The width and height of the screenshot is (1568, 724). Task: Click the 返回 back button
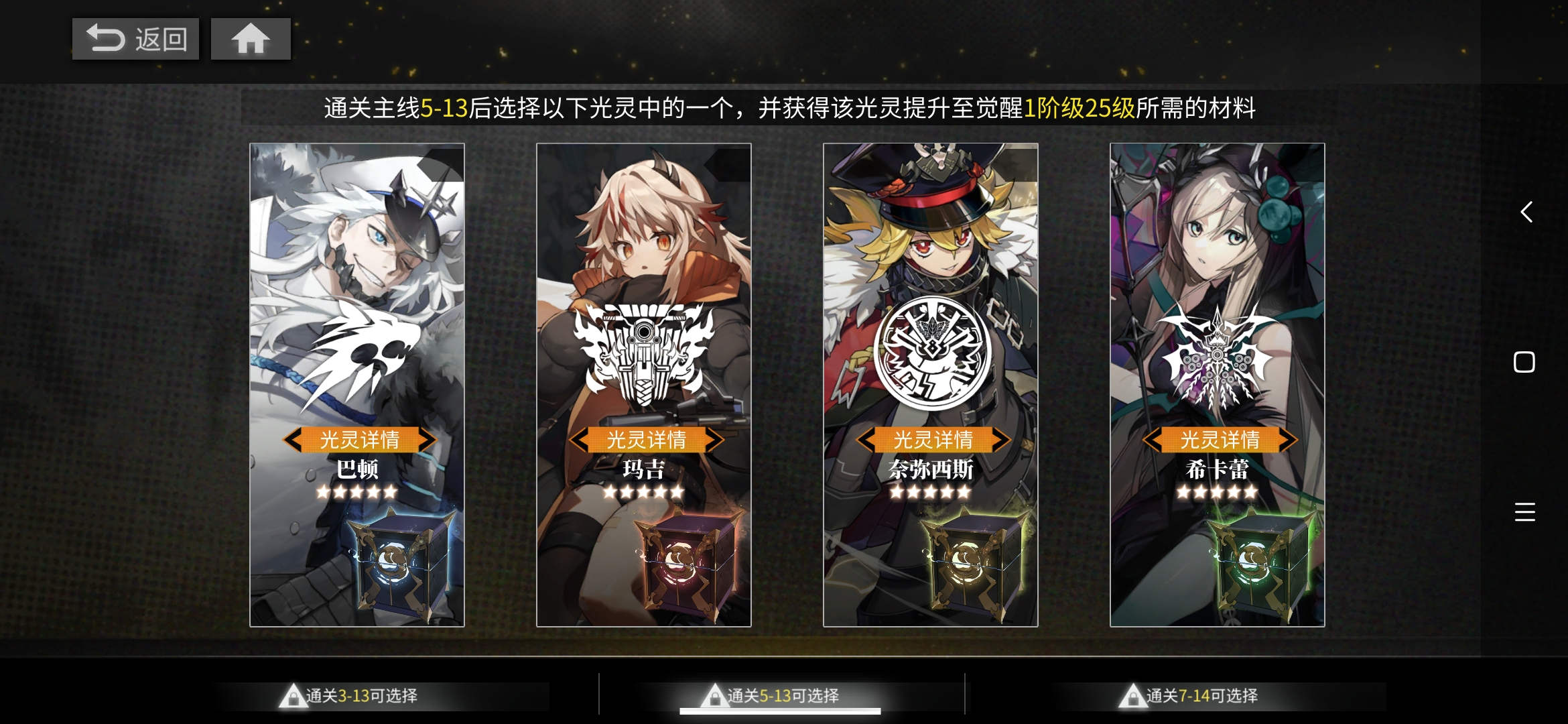[x=135, y=39]
